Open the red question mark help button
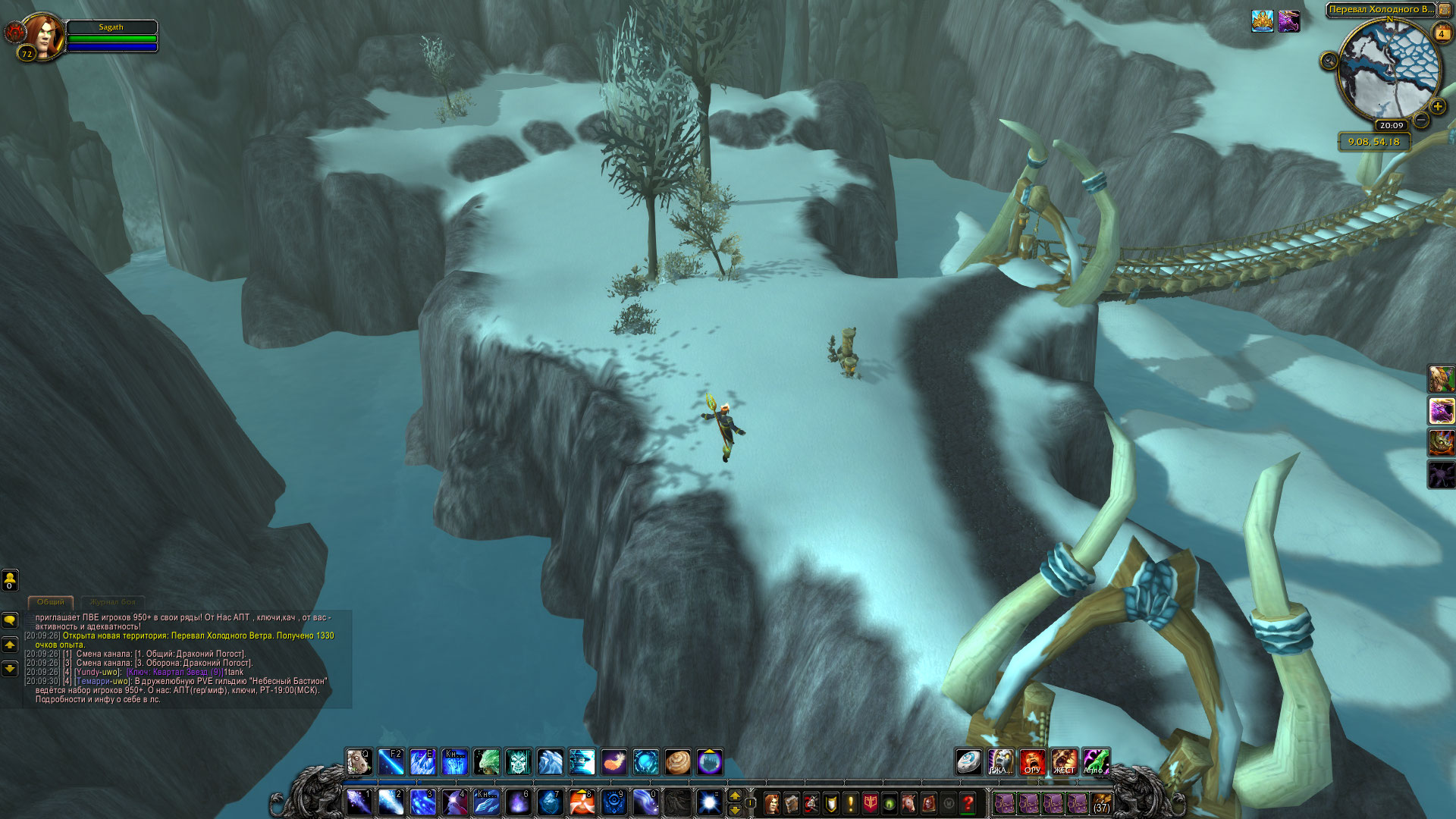1456x819 pixels. click(x=968, y=803)
